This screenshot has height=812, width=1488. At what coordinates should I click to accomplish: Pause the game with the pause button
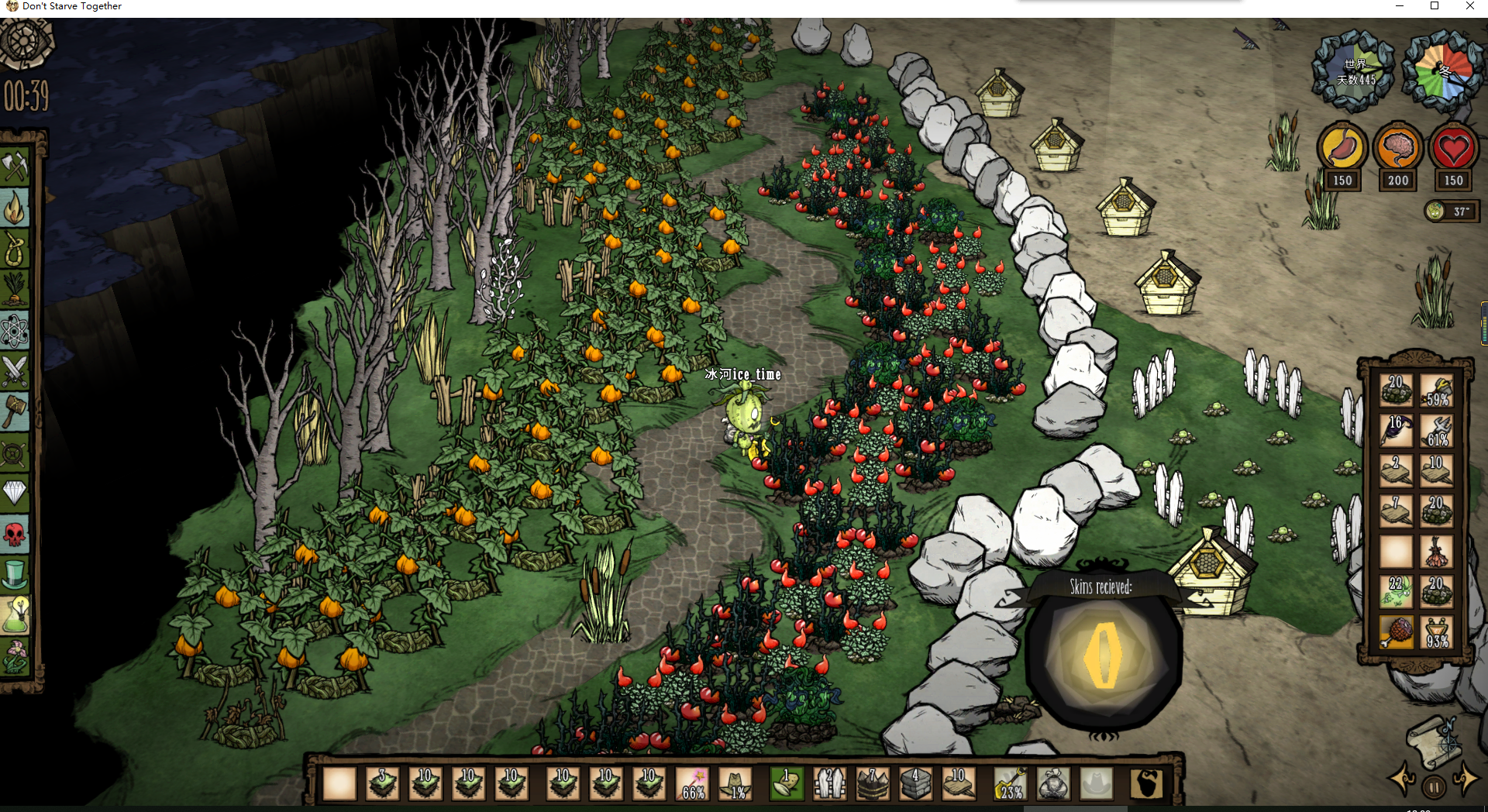(1434, 787)
